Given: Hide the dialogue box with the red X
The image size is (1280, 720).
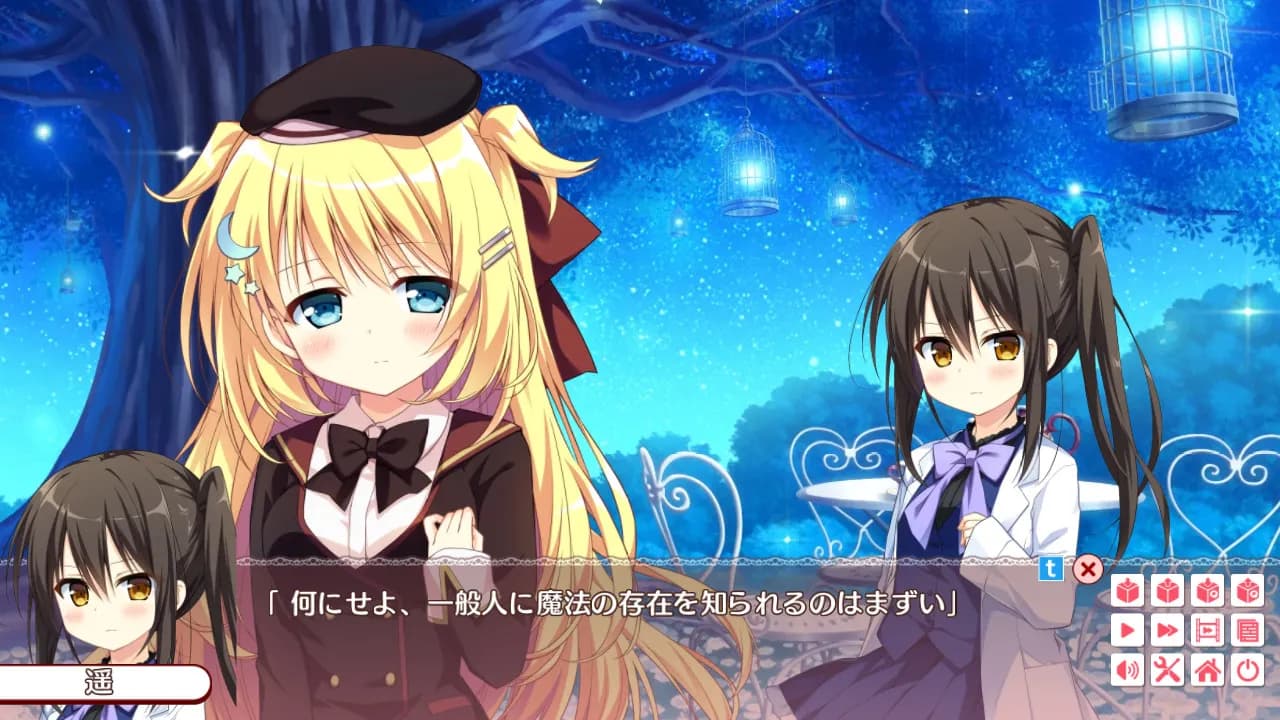Looking at the screenshot, I should (x=1087, y=570).
